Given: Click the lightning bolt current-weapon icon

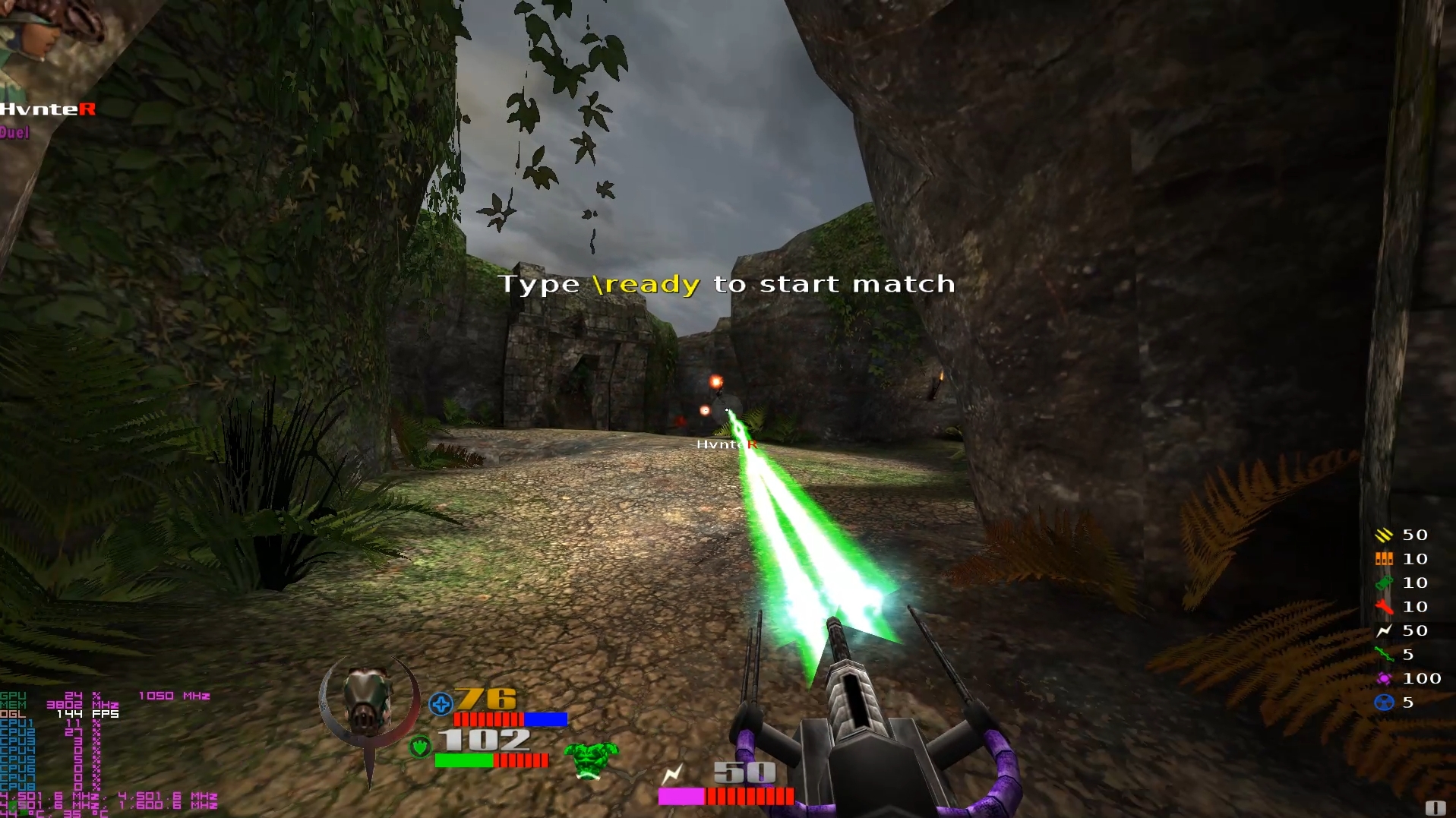Looking at the screenshot, I should tap(672, 775).
